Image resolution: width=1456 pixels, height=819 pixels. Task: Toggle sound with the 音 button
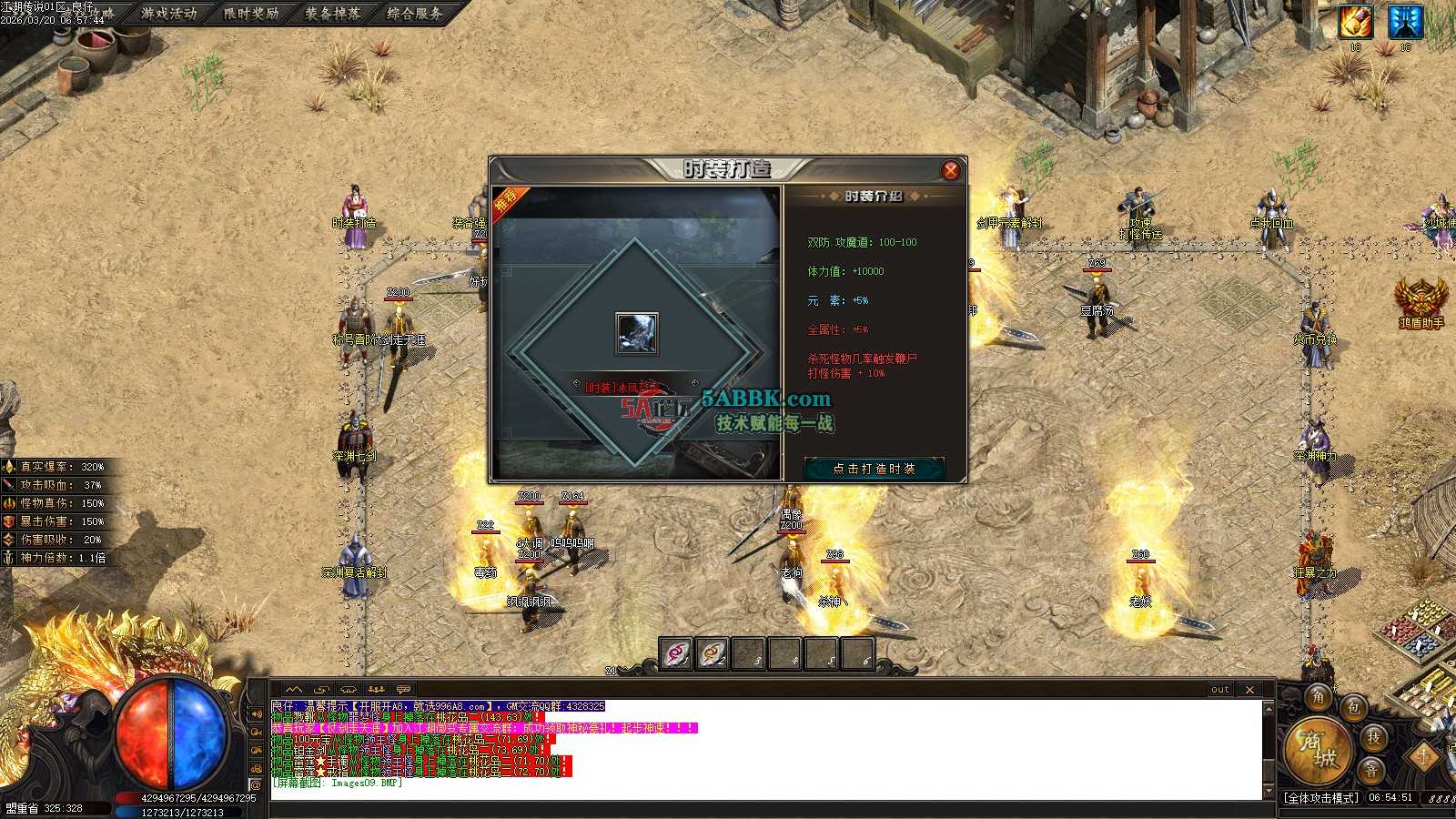(1371, 771)
